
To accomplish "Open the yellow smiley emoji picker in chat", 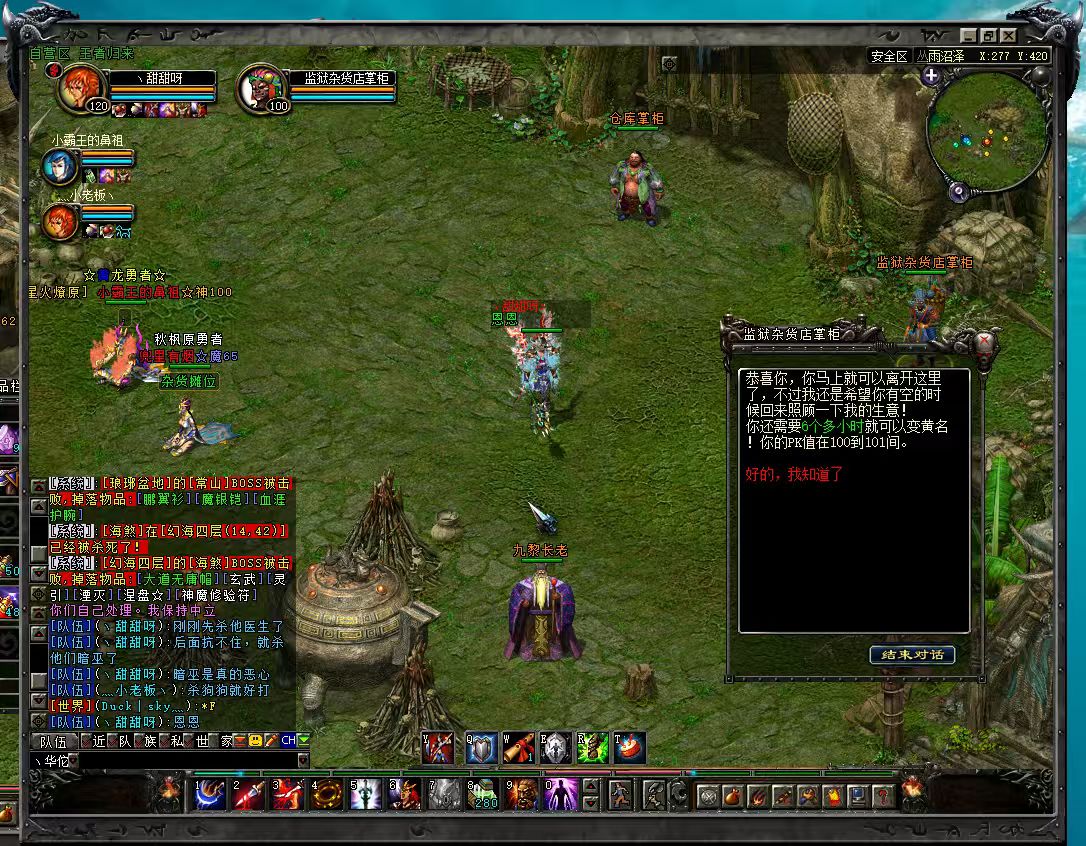I will pyautogui.click(x=255, y=741).
